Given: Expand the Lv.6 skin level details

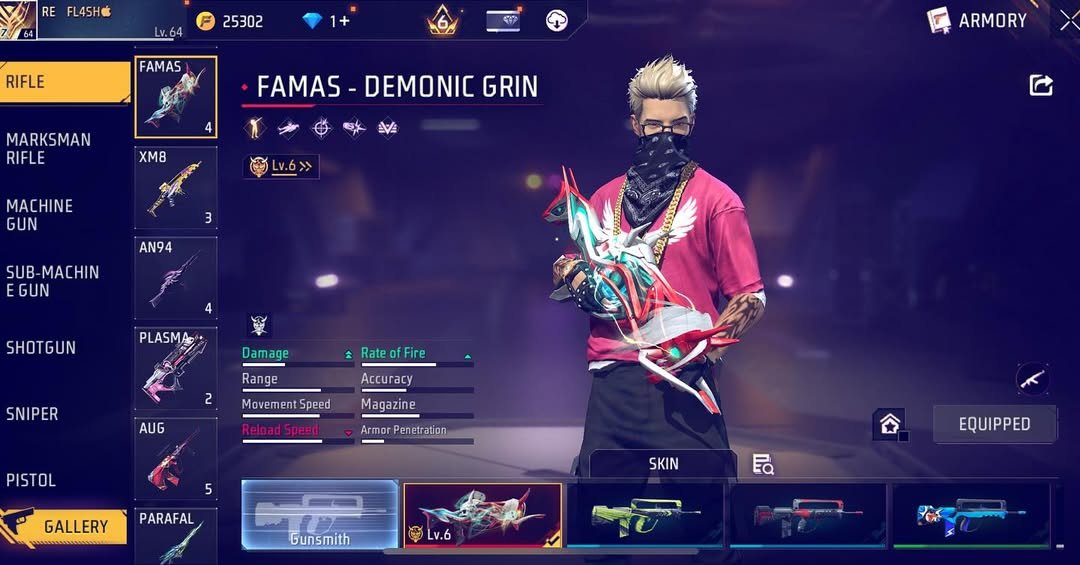Looking at the screenshot, I should 281,167.
